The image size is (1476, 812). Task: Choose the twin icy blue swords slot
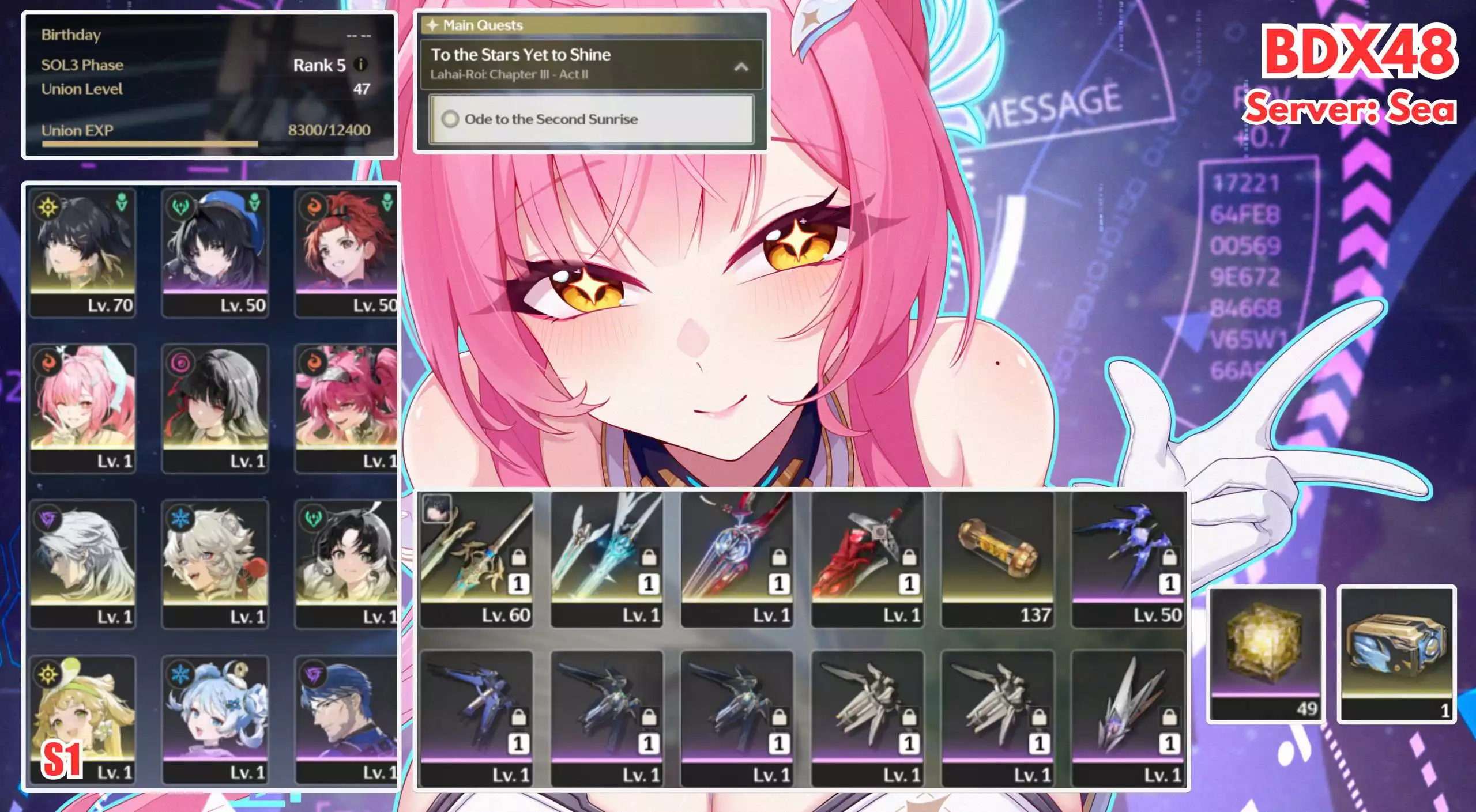pyautogui.click(x=607, y=558)
